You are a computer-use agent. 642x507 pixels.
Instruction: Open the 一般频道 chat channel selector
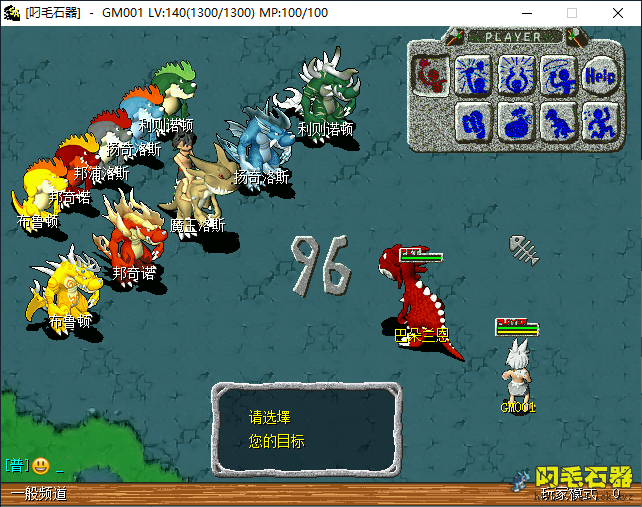coord(38,494)
